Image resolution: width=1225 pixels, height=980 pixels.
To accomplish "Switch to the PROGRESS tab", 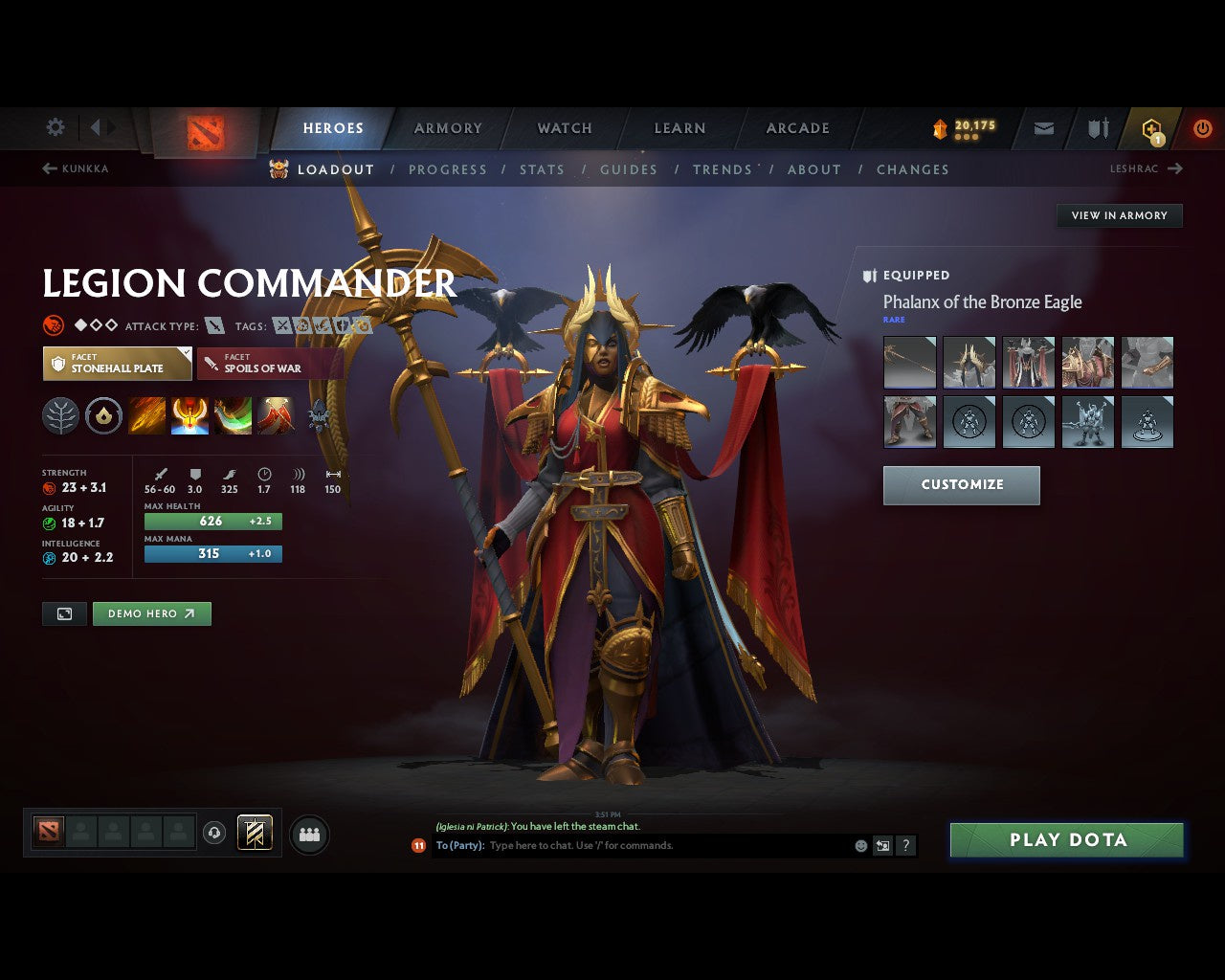I will coord(448,169).
